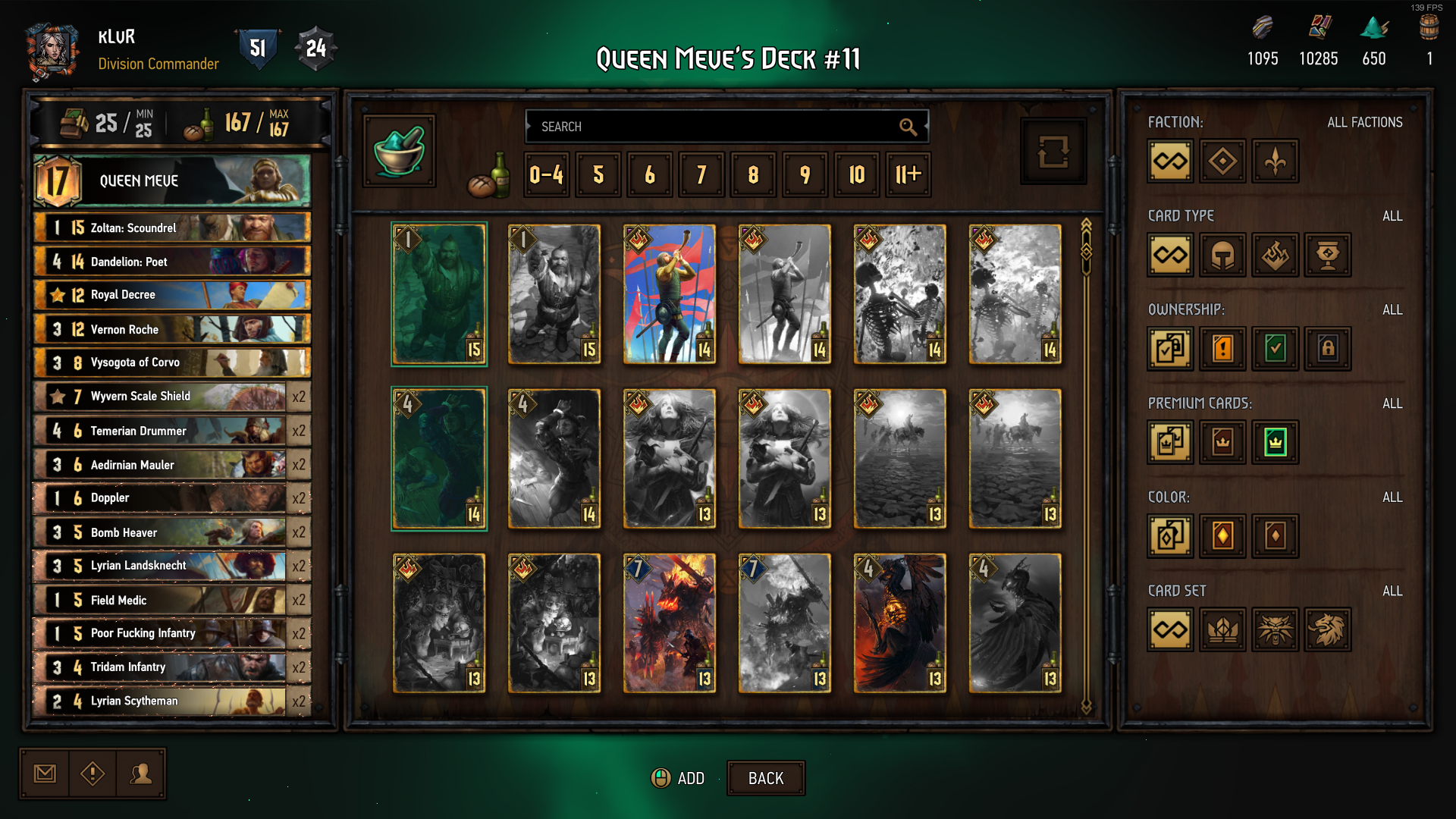Choose Royal Decree from the deck list
The width and height of the screenshot is (1456, 819).
pyautogui.click(x=172, y=295)
